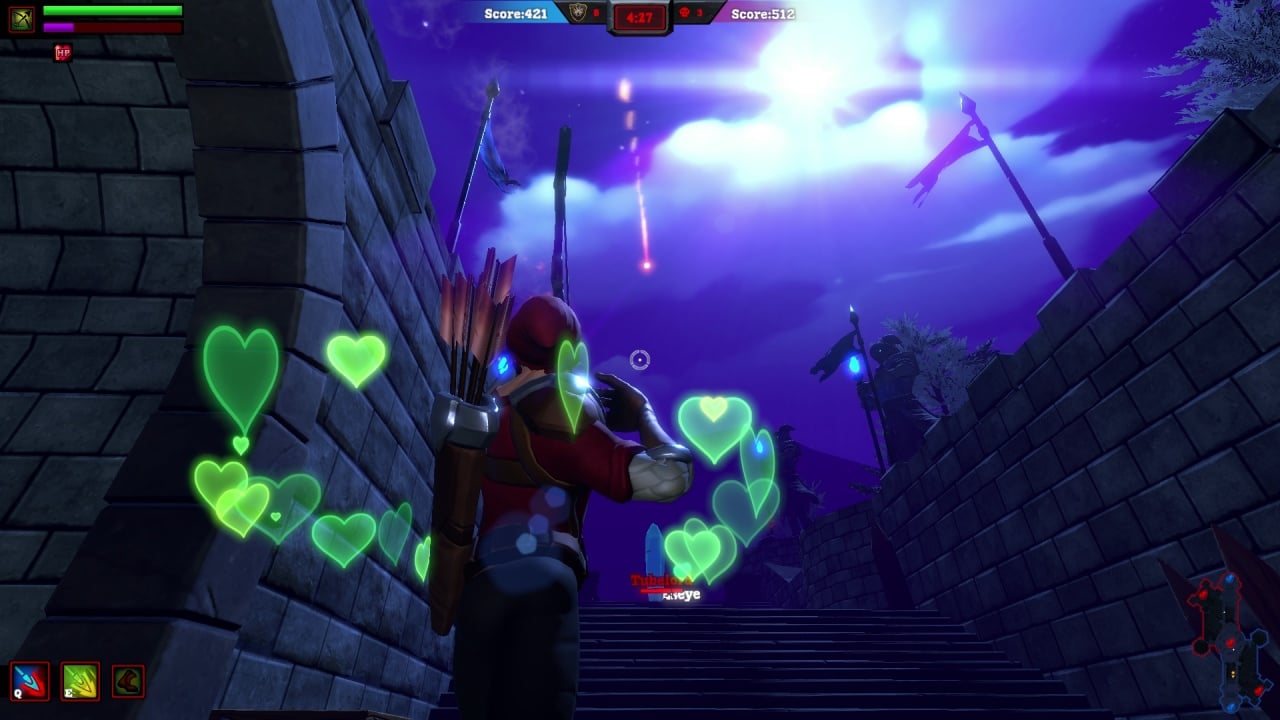
Task: Click the blue team shield emblem
Action: tap(577, 13)
